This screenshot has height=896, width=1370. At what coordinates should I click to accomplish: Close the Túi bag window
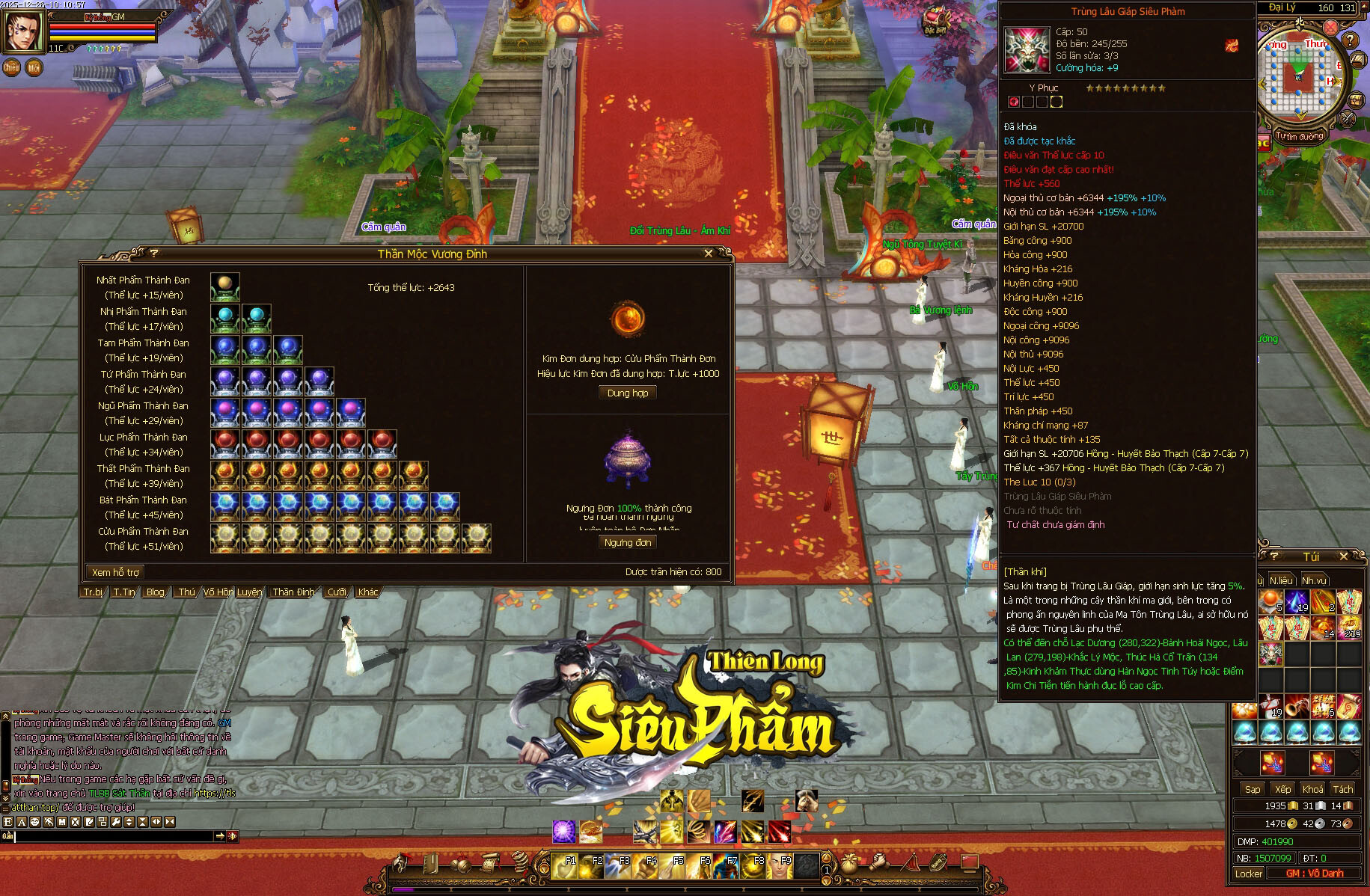[x=1343, y=556]
